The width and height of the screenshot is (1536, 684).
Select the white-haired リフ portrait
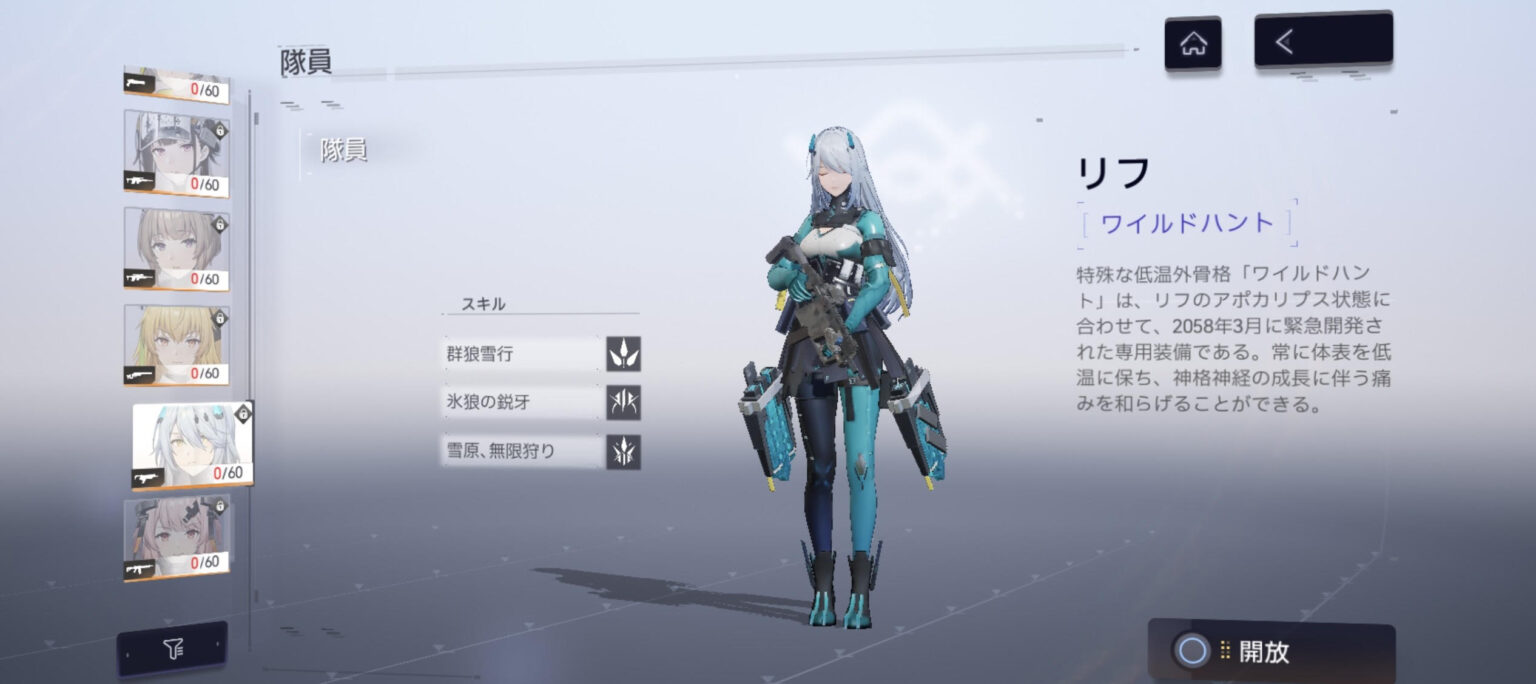click(x=191, y=444)
